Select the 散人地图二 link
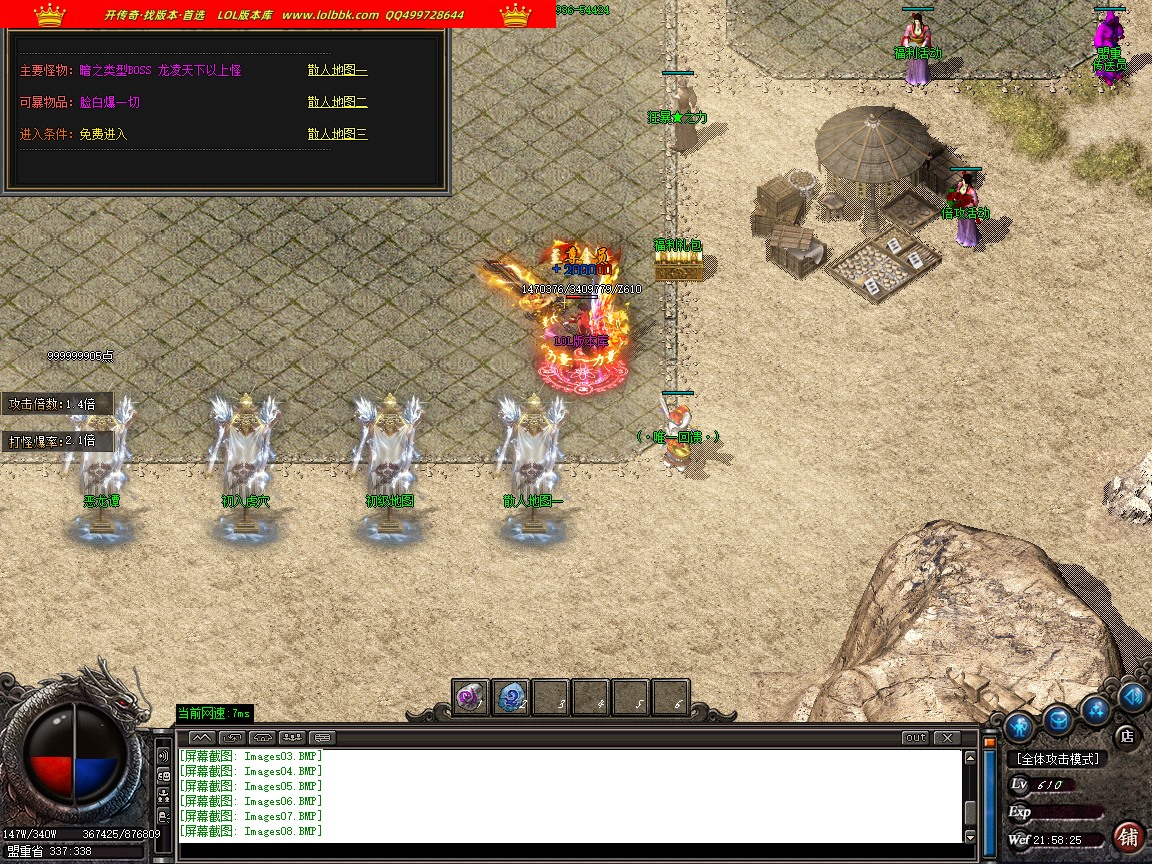1152x864 pixels. 337,102
